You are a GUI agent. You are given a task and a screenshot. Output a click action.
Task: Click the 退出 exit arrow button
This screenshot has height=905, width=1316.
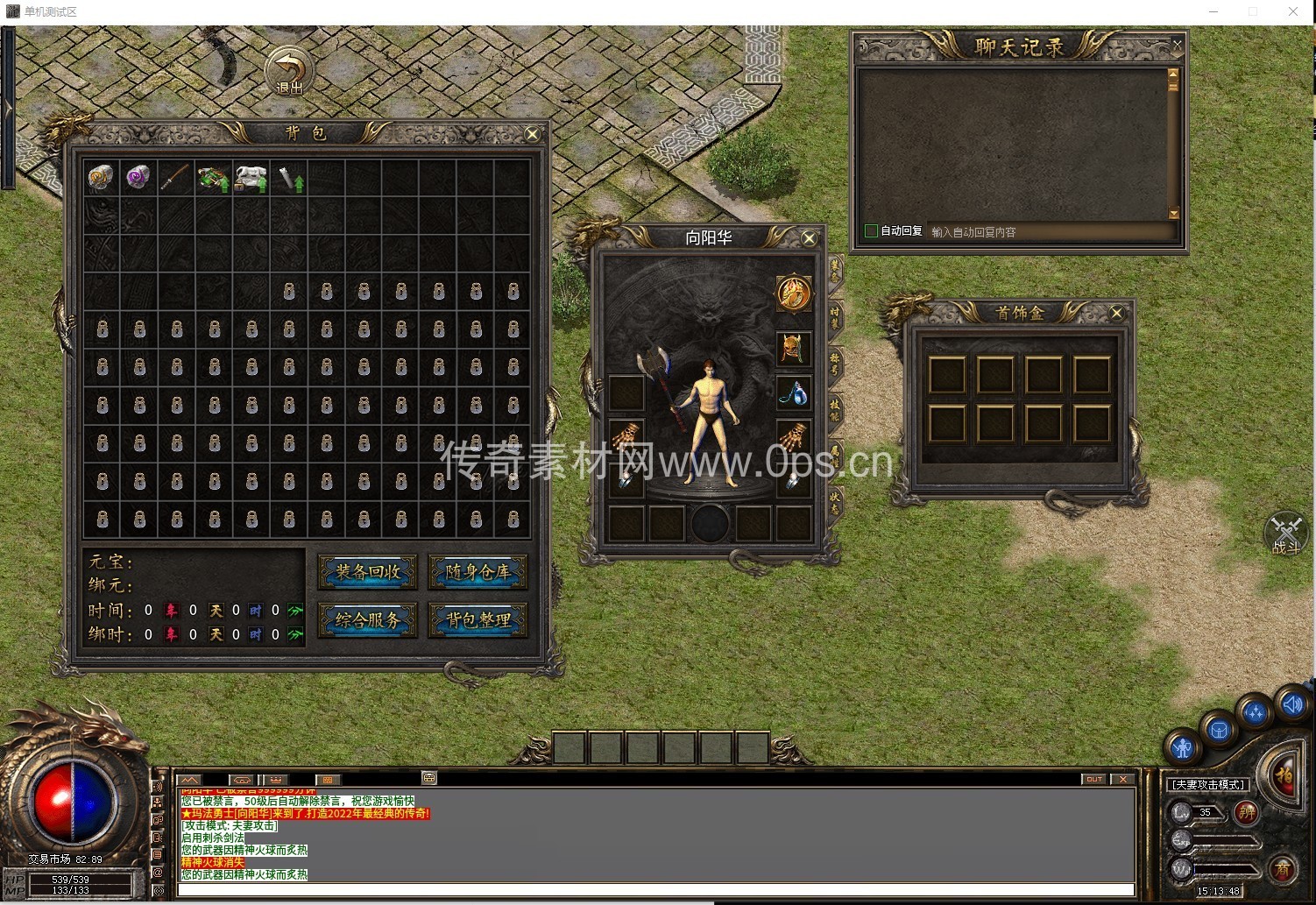pyautogui.click(x=289, y=70)
